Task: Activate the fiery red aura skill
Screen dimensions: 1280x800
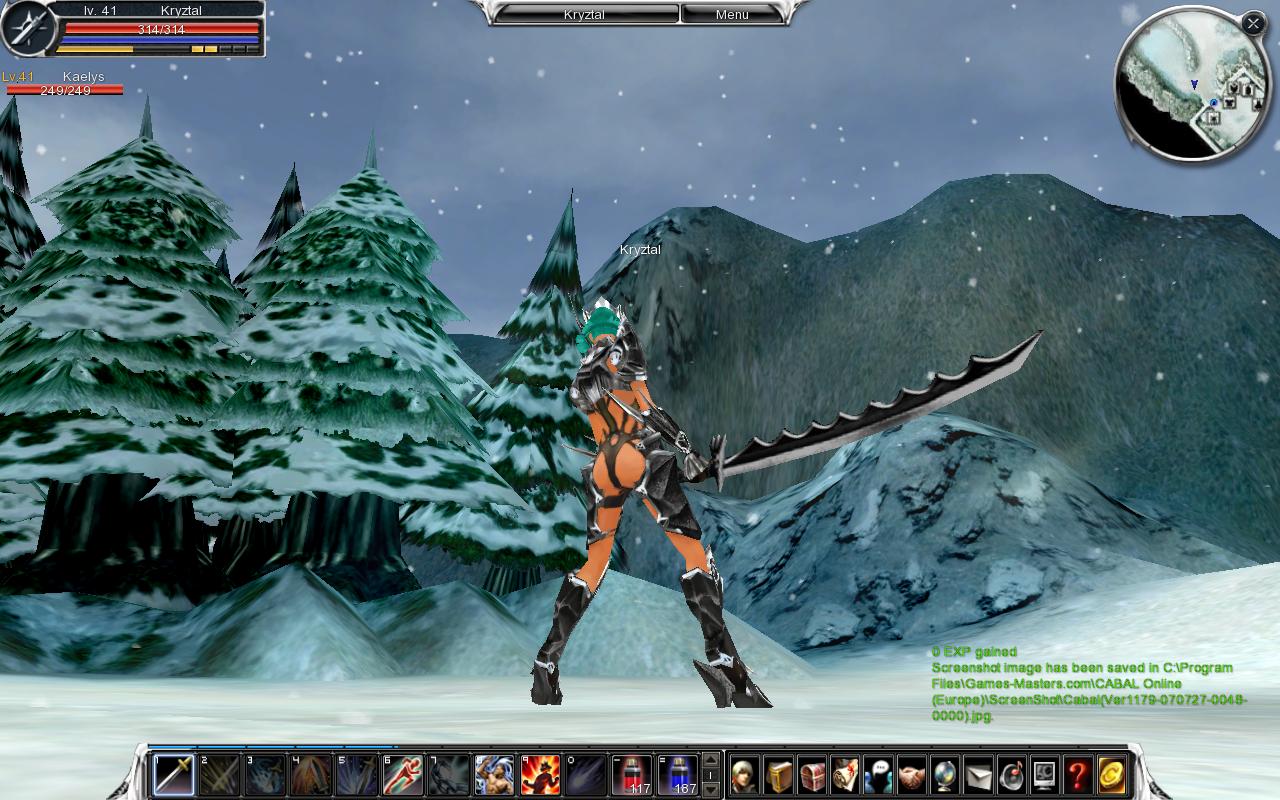Action: tap(540, 775)
